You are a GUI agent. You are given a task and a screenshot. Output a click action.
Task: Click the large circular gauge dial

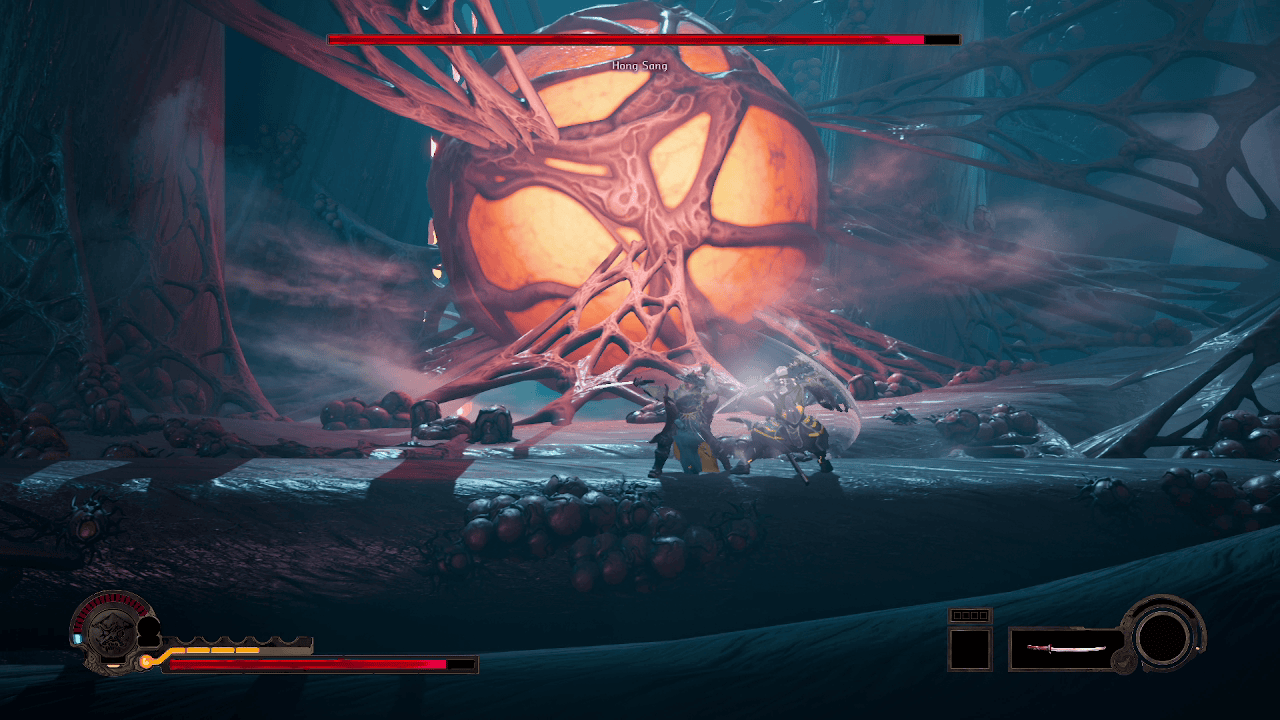click(1164, 634)
